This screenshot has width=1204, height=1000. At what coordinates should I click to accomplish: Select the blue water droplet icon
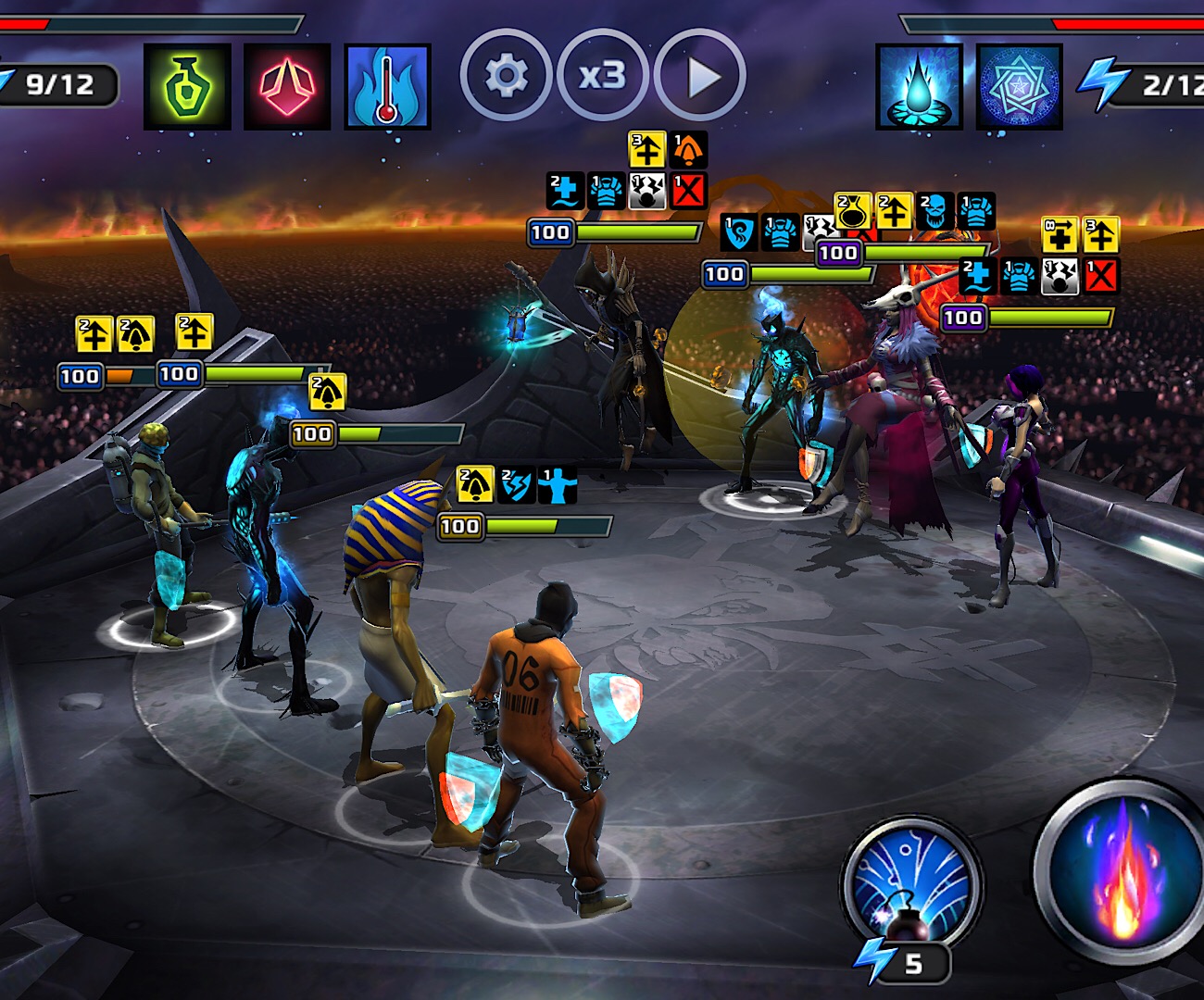[x=919, y=86]
